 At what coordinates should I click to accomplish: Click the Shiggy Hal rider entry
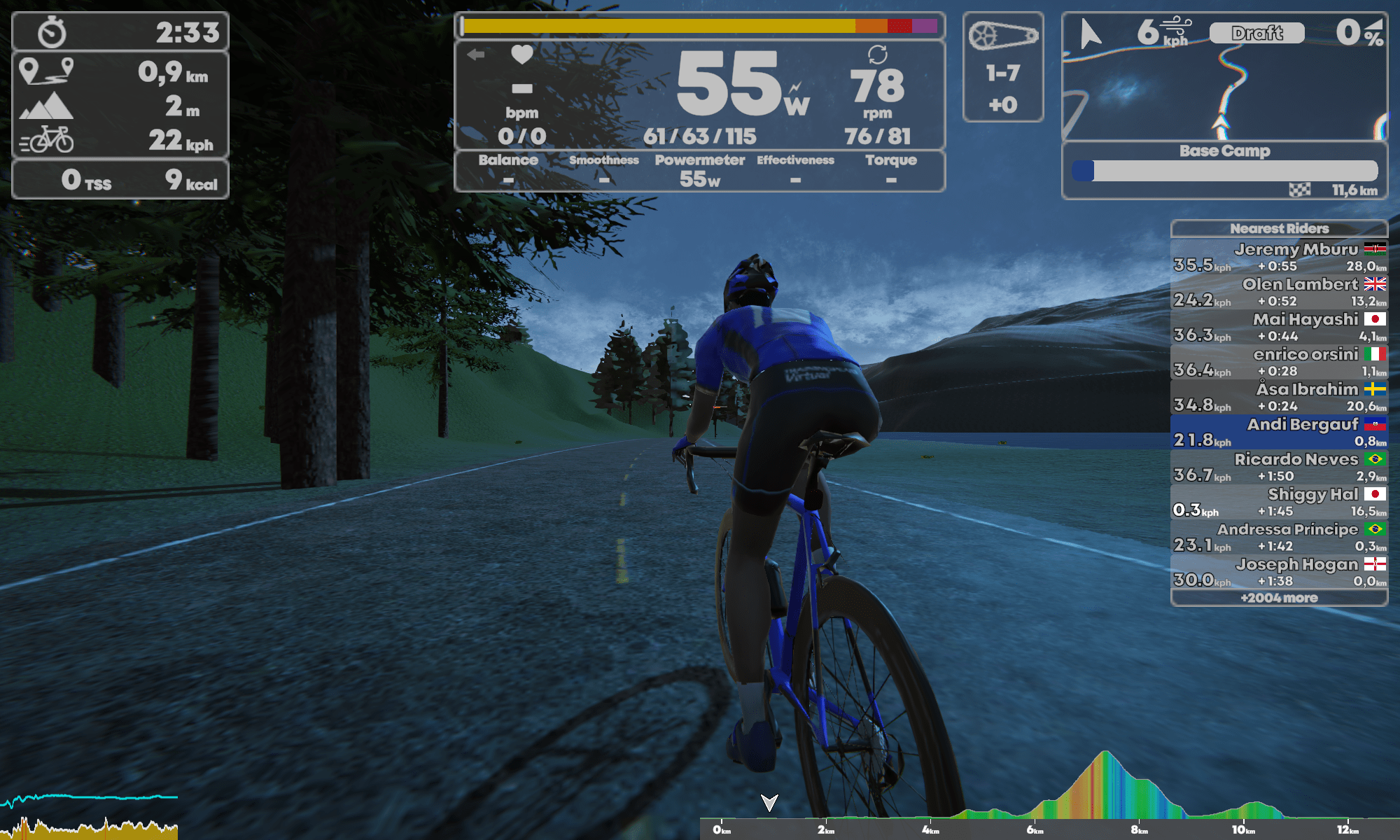pyautogui.click(x=1279, y=502)
